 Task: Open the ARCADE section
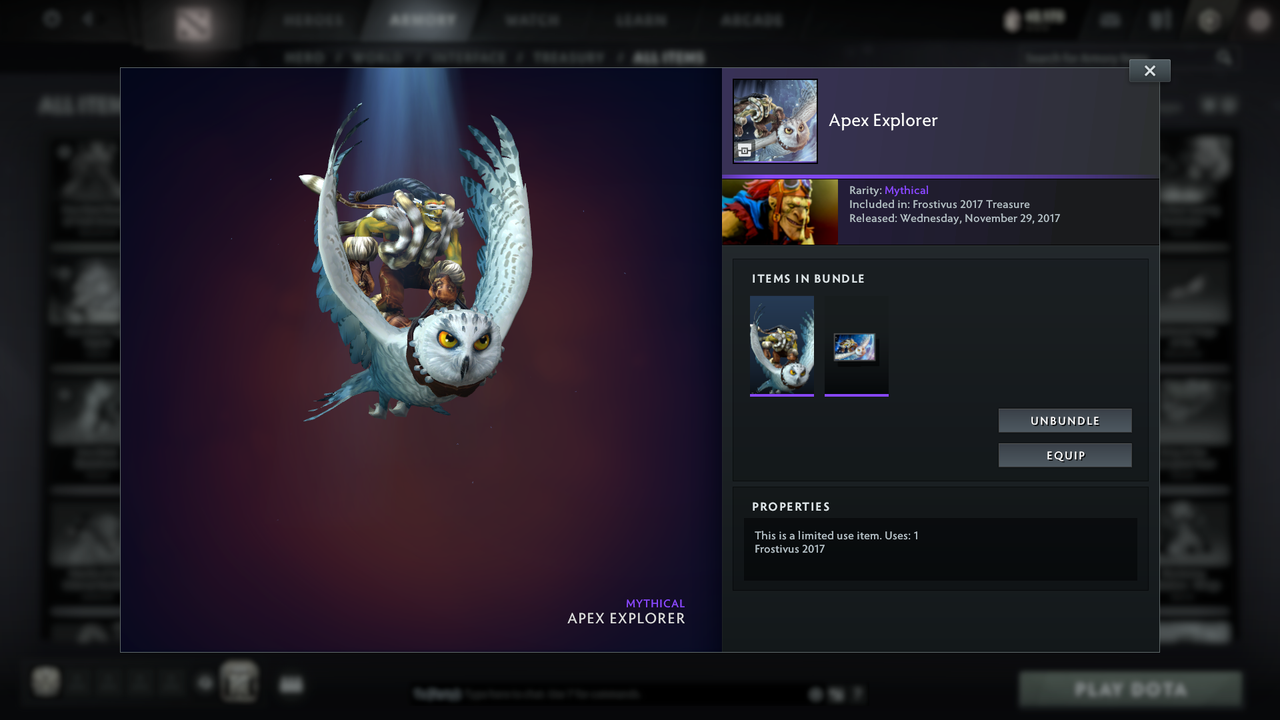coord(750,18)
